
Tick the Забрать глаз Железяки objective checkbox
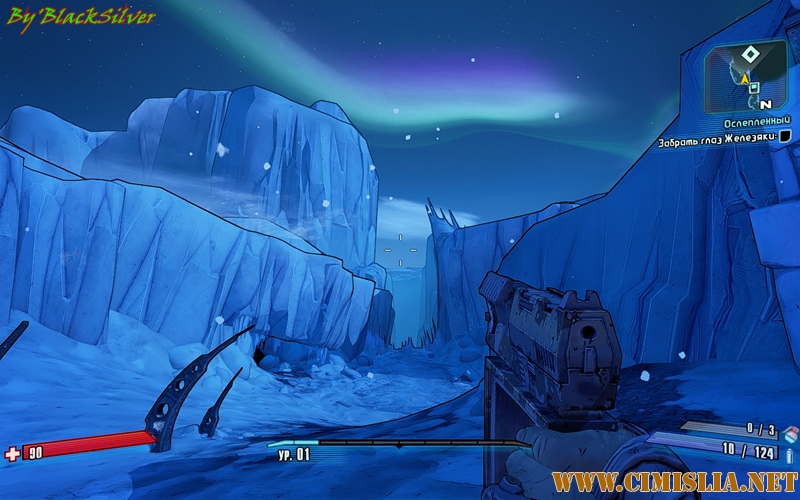click(785, 136)
